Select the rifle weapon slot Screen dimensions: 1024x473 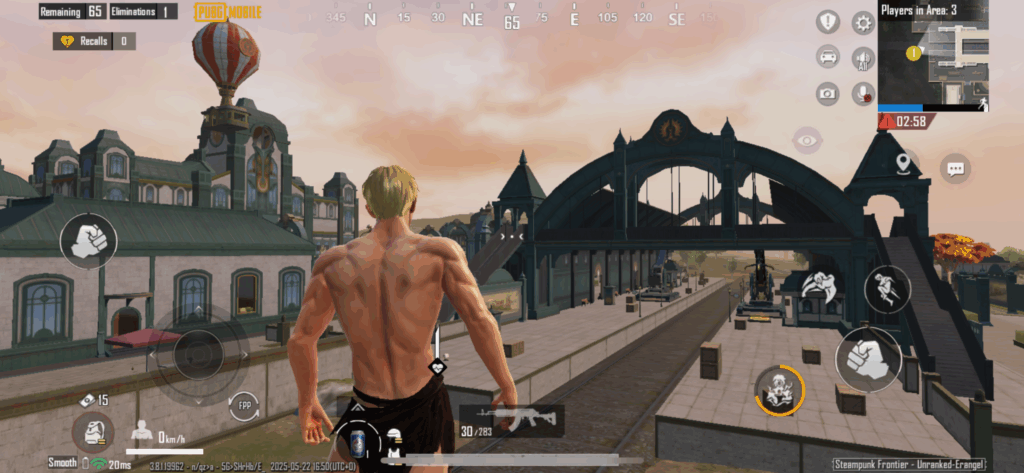[511, 420]
